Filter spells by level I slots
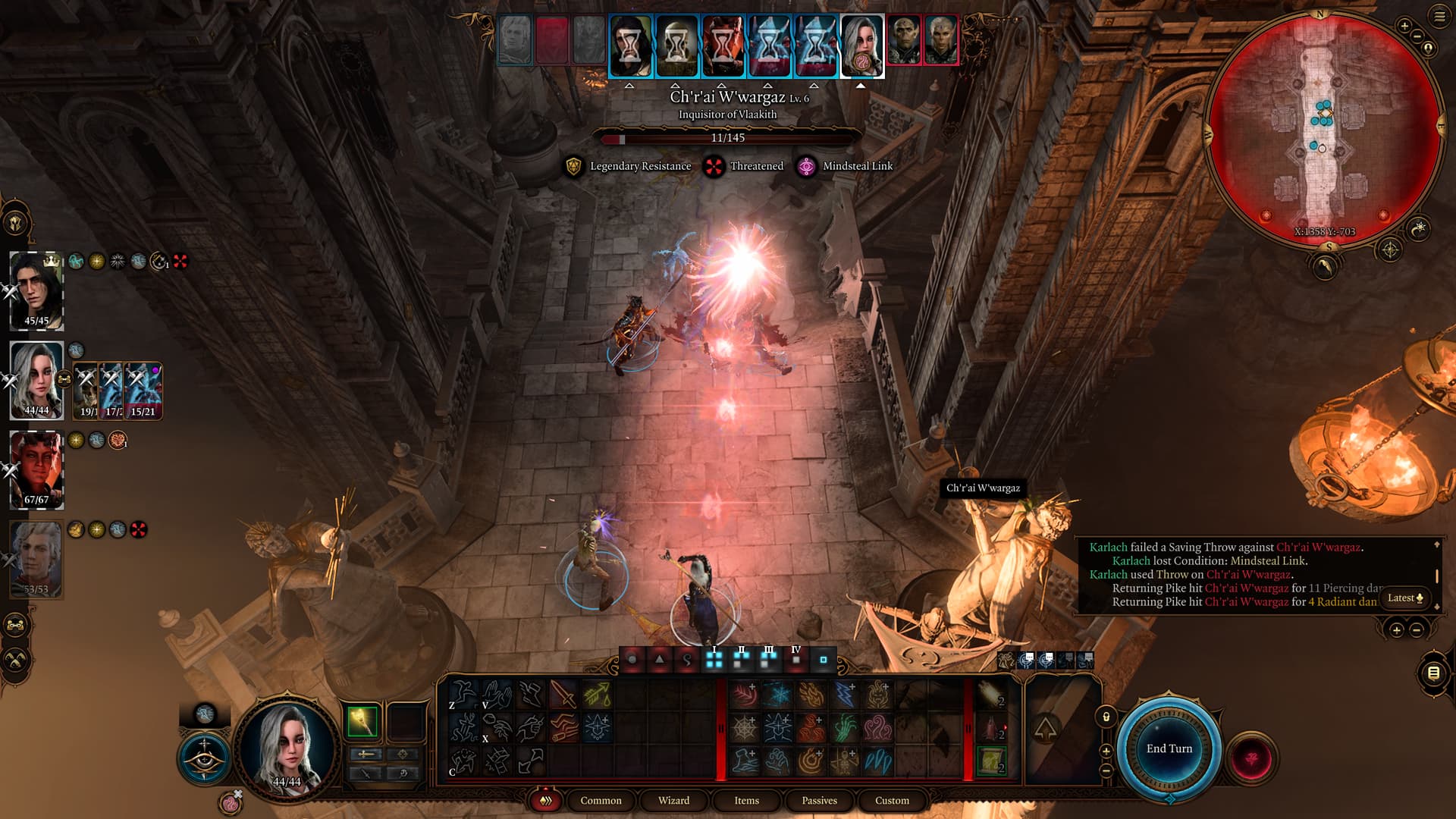Image resolution: width=1456 pixels, height=819 pixels. click(x=714, y=659)
